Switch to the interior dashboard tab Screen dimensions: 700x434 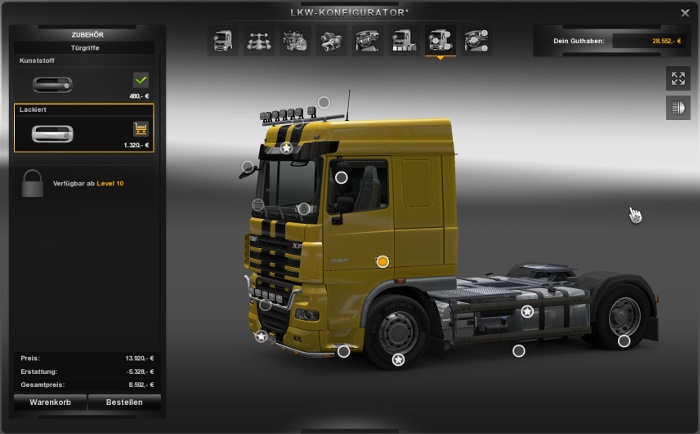[368, 41]
